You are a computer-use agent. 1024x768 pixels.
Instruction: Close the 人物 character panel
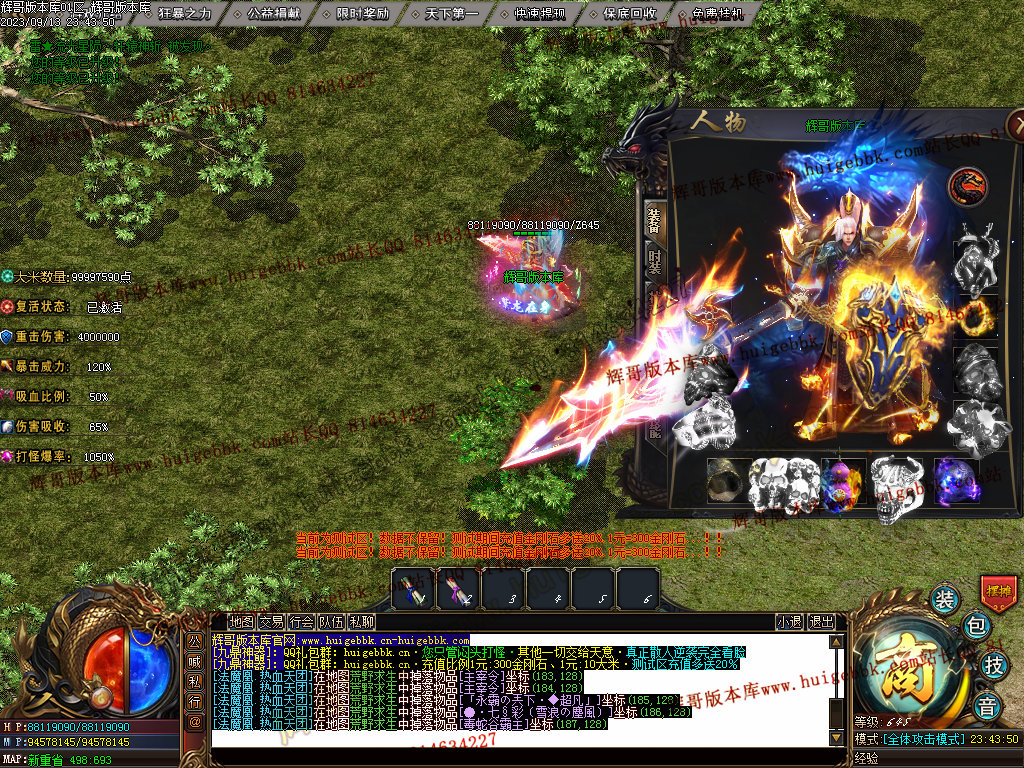[1016, 124]
